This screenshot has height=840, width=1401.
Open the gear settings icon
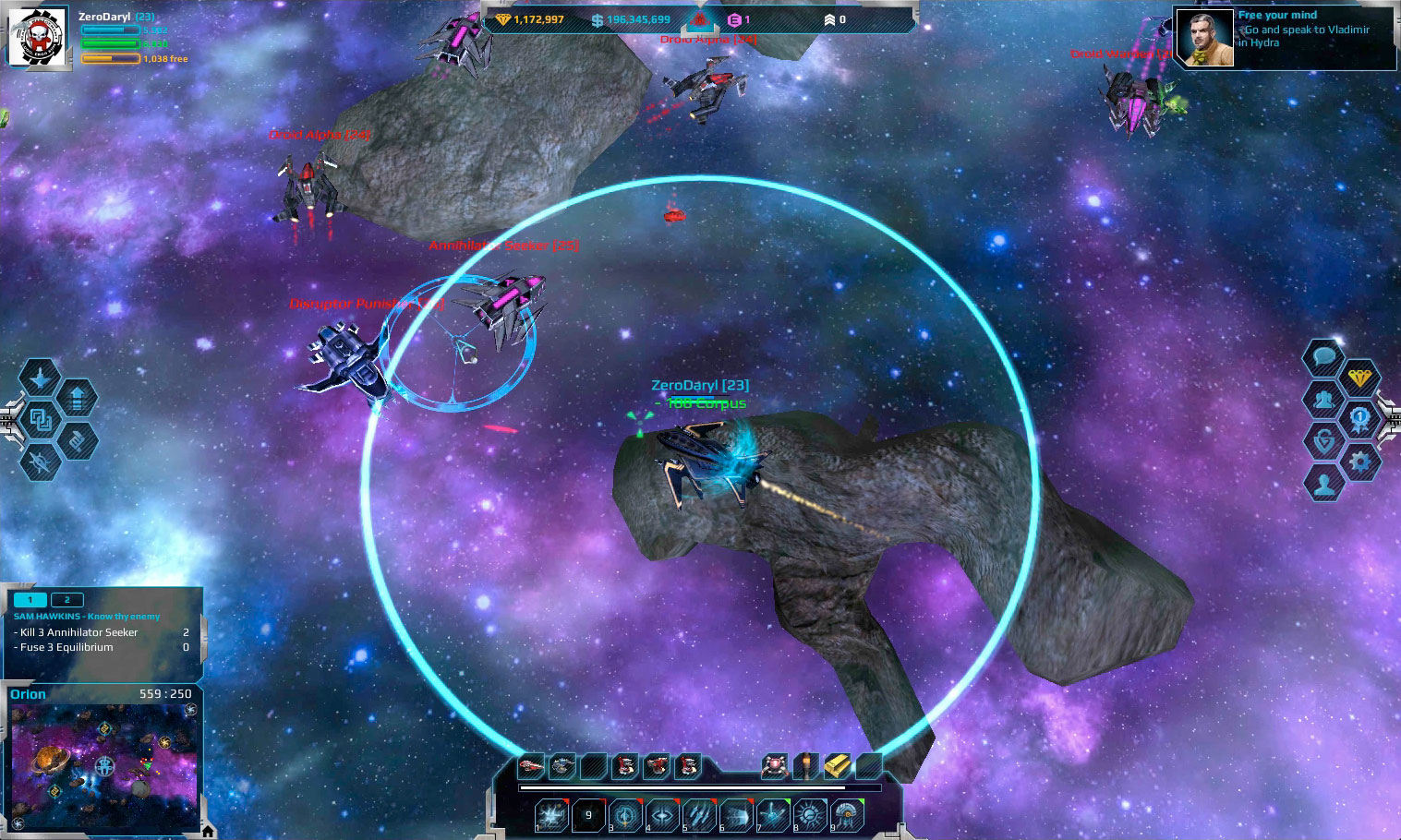pos(1359,461)
